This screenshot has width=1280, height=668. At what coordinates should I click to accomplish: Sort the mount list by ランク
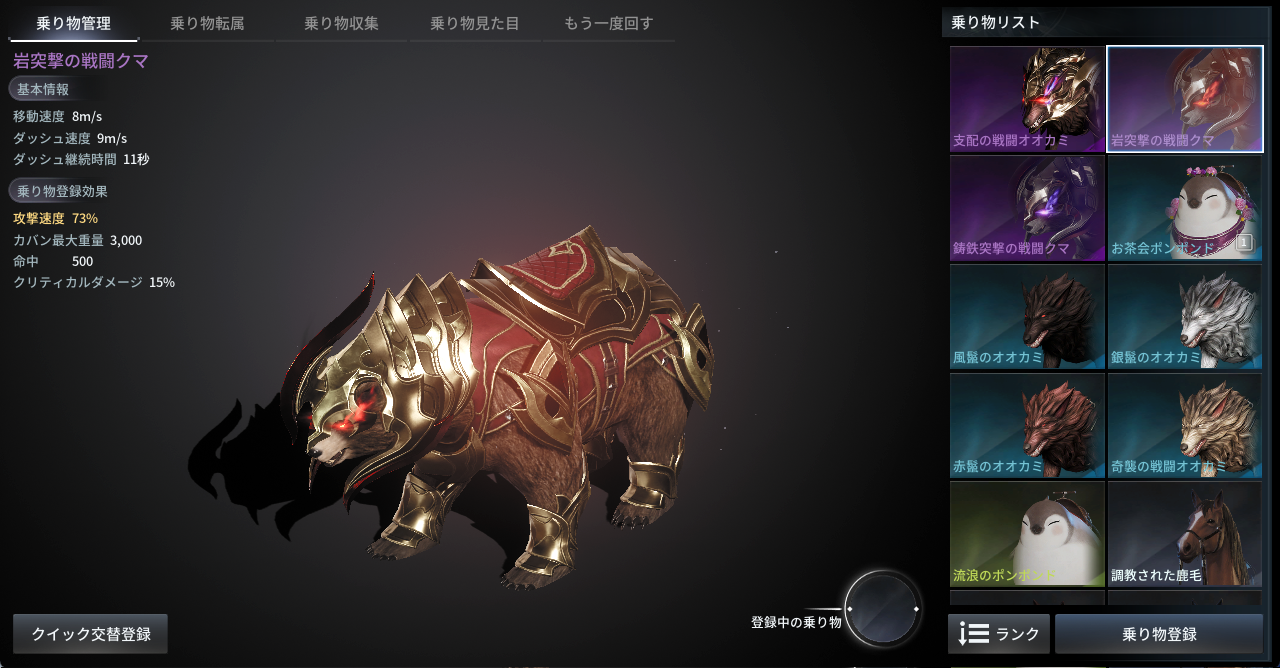pyautogui.click(x=999, y=634)
